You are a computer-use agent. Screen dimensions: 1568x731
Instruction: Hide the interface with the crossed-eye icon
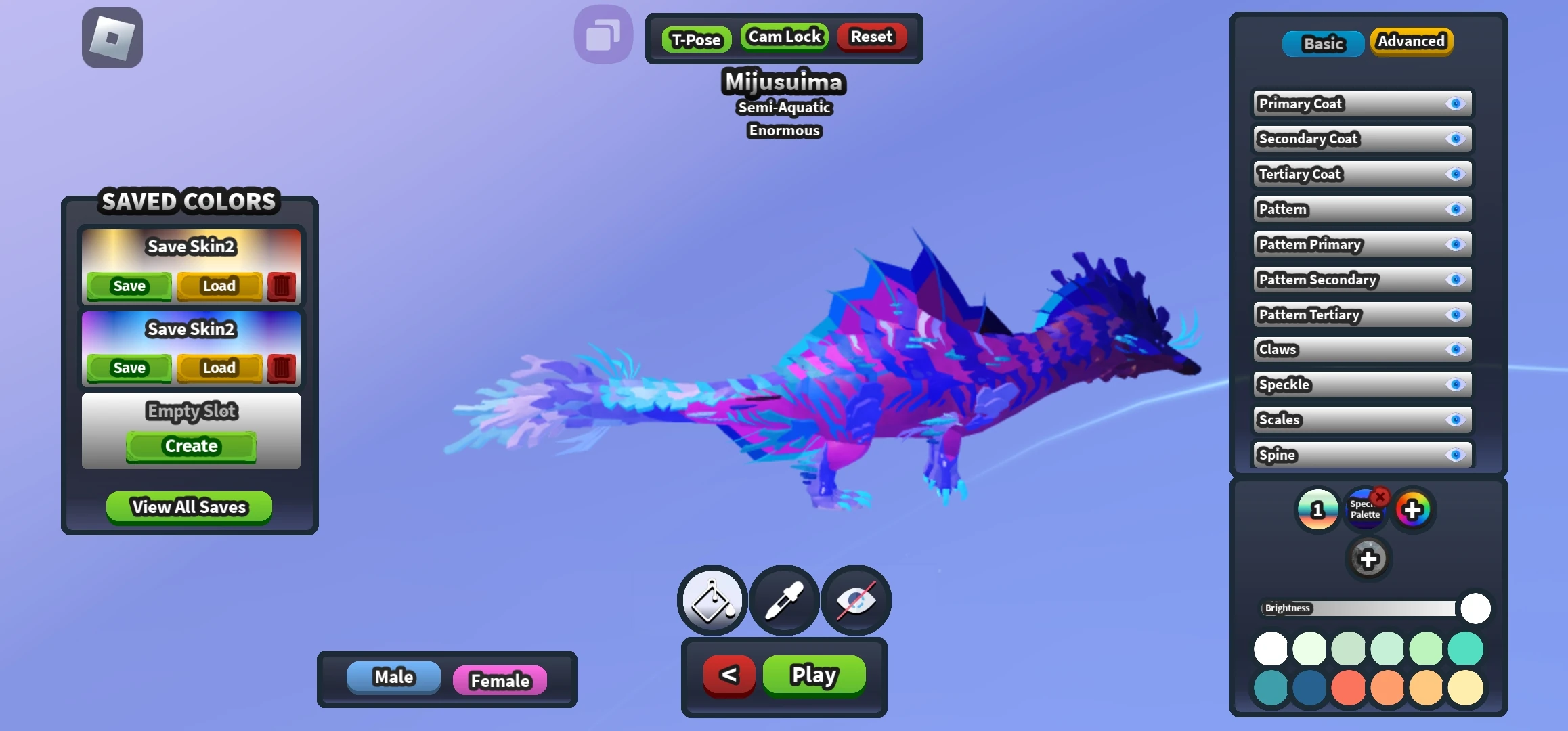pos(856,600)
